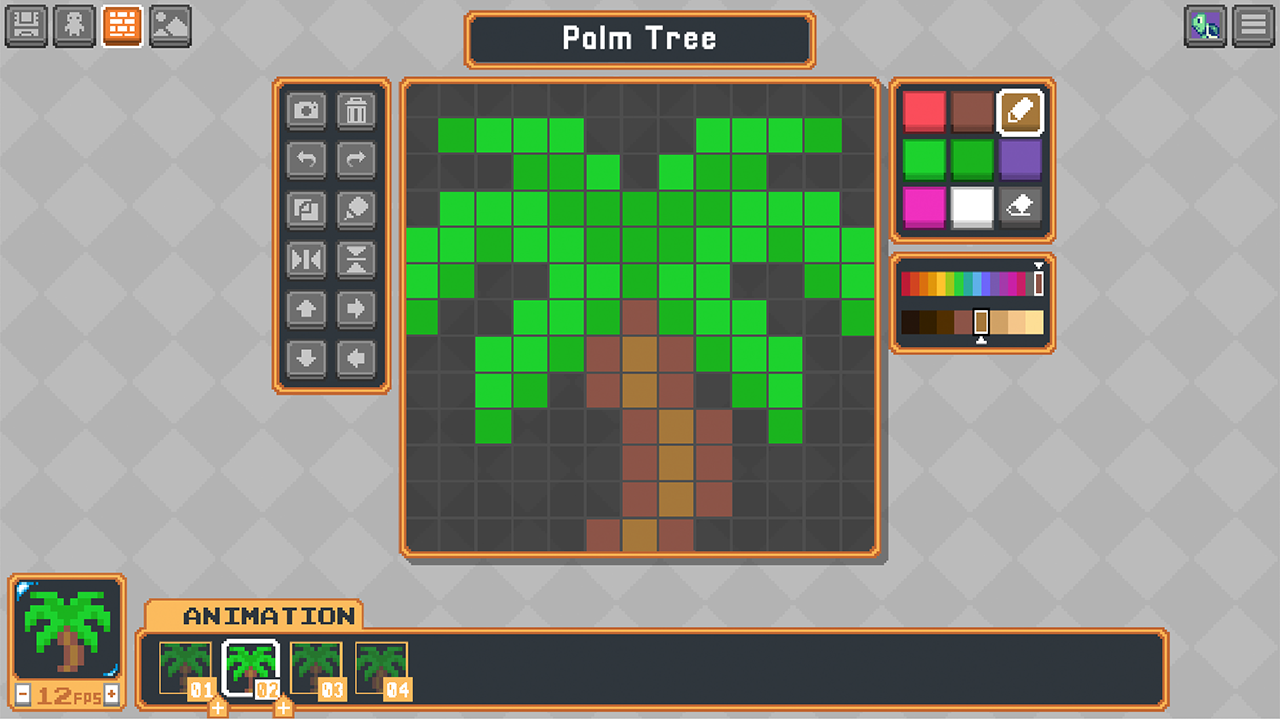Open the hamburger menu in top-right corner
Screen dimensions: 1280x720
[x=1251, y=26]
